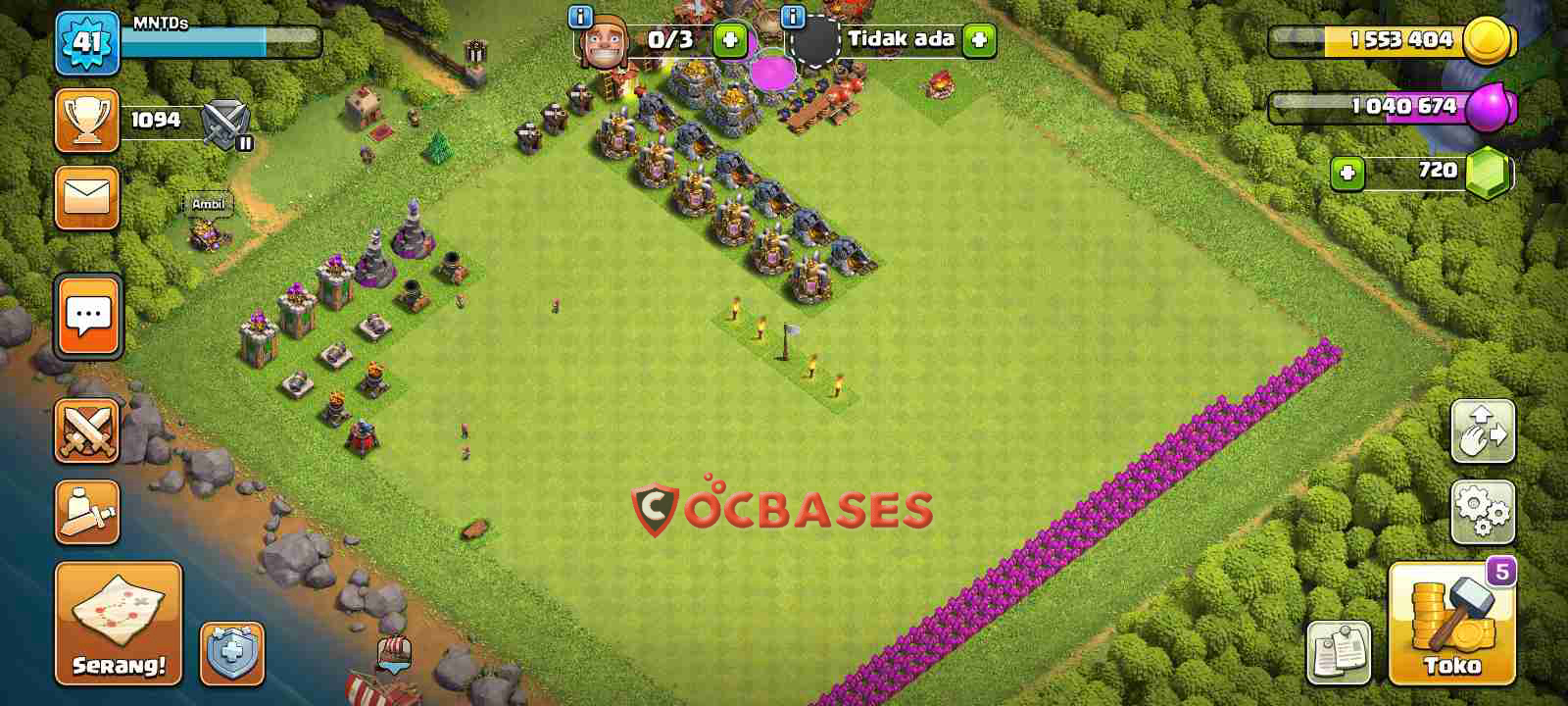Screen dimensions: 1568x706
Task: Collect resources via the Ambil tooltip
Action: [207, 205]
